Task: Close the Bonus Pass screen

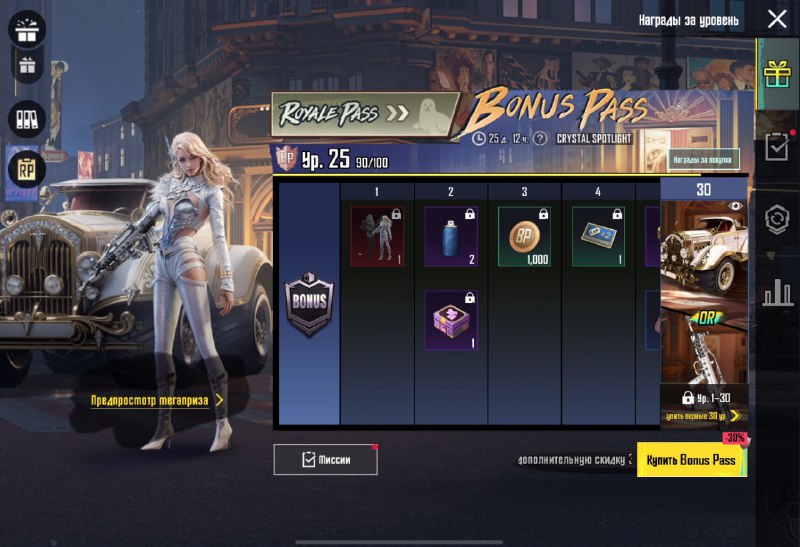Action: tap(777, 19)
